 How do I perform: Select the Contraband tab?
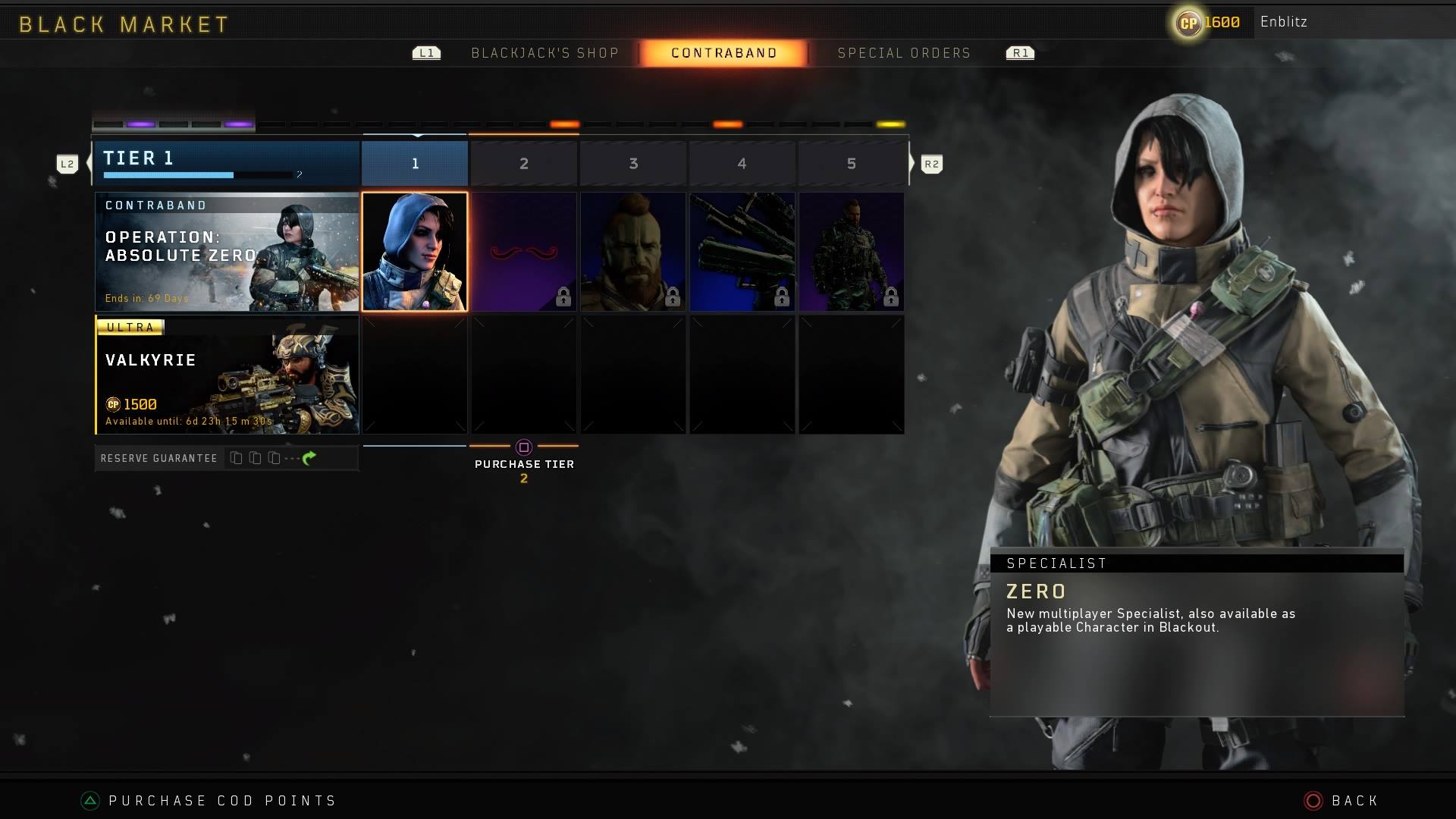click(723, 52)
